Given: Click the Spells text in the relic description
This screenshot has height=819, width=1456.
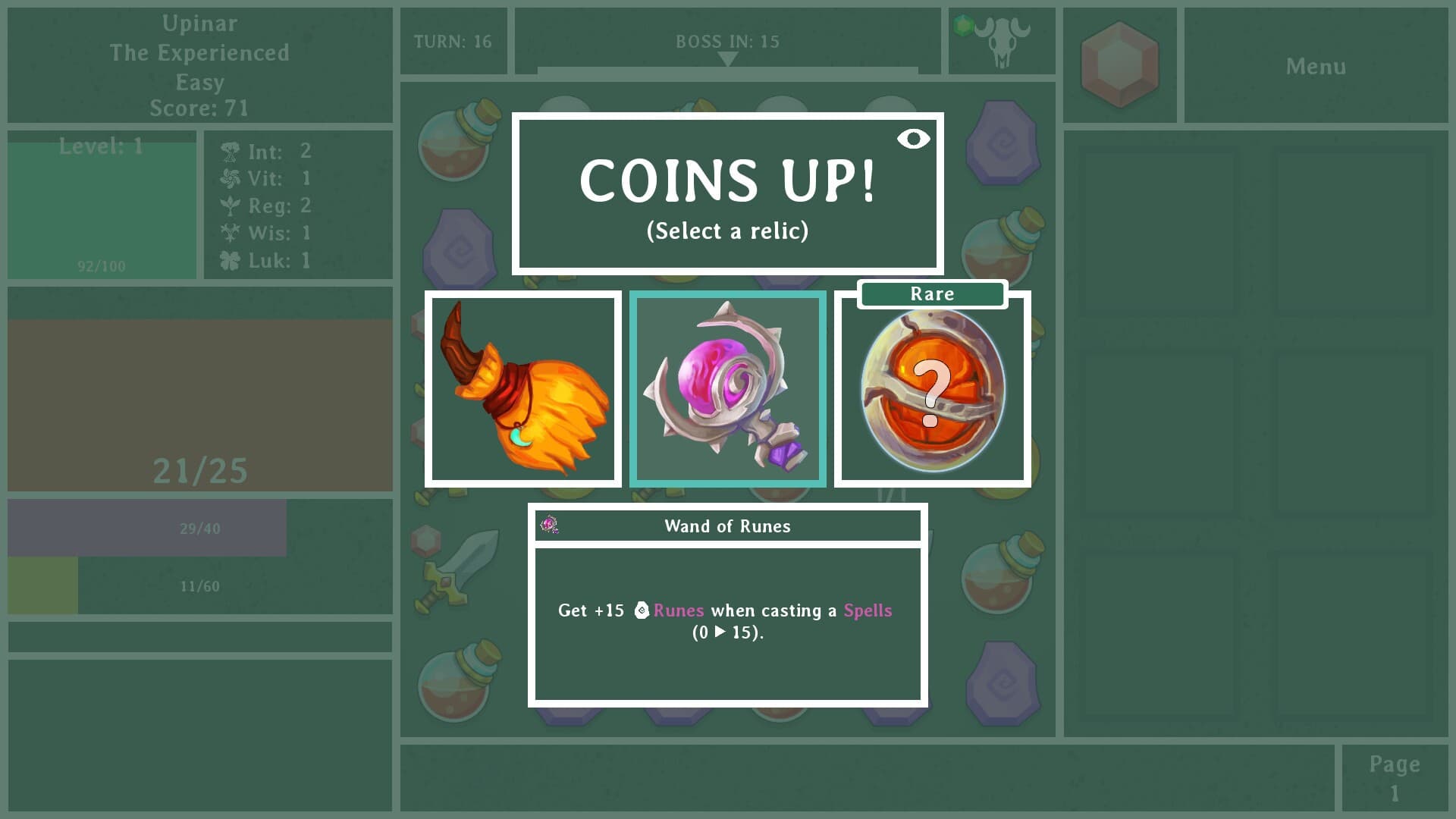Looking at the screenshot, I should click(x=867, y=610).
